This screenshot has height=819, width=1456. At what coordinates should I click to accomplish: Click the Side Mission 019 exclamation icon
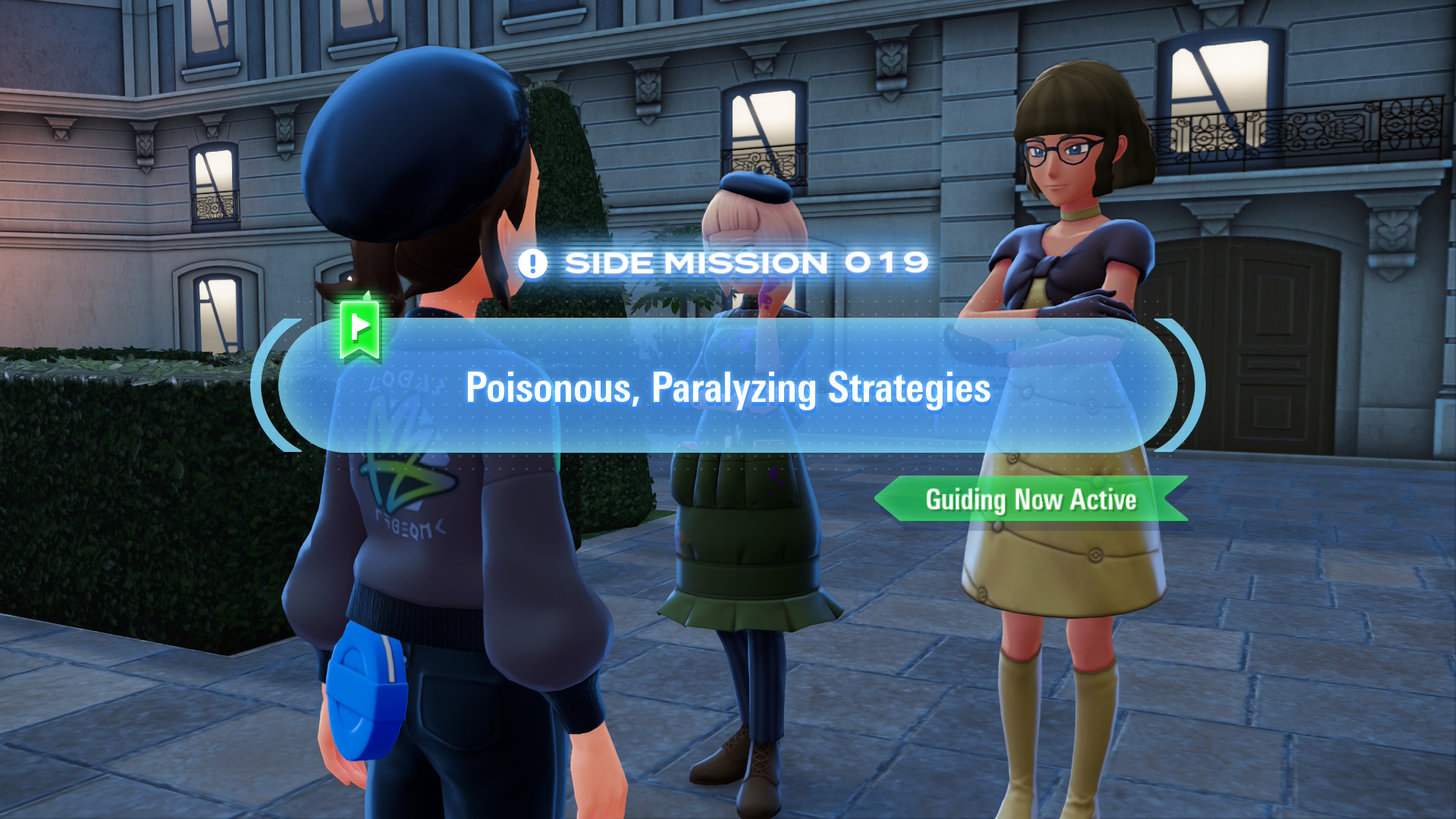(x=532, y=264)
